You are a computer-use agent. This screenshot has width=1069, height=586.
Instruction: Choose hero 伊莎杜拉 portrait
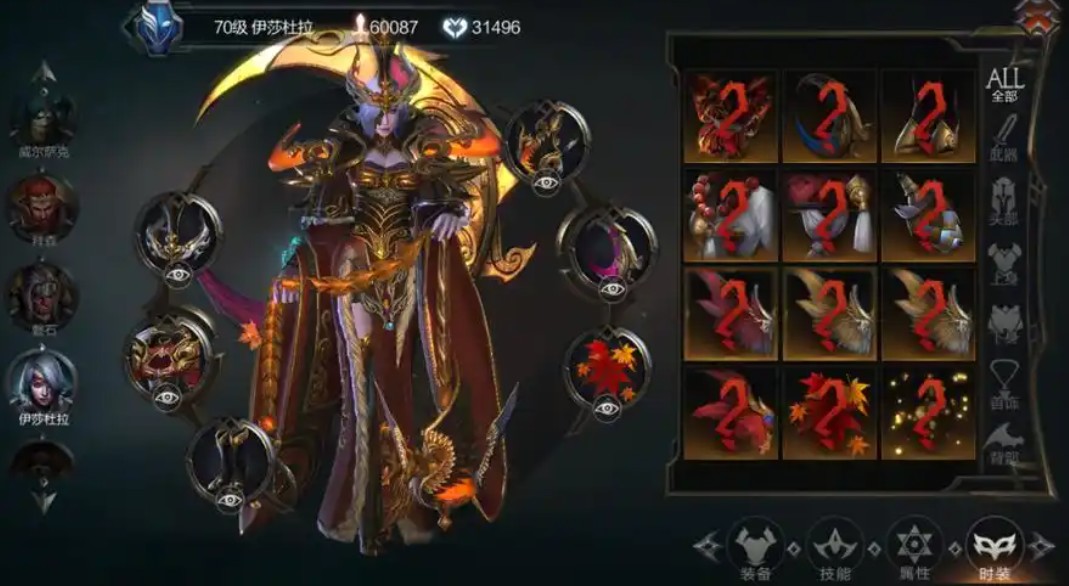click(43, 381)
